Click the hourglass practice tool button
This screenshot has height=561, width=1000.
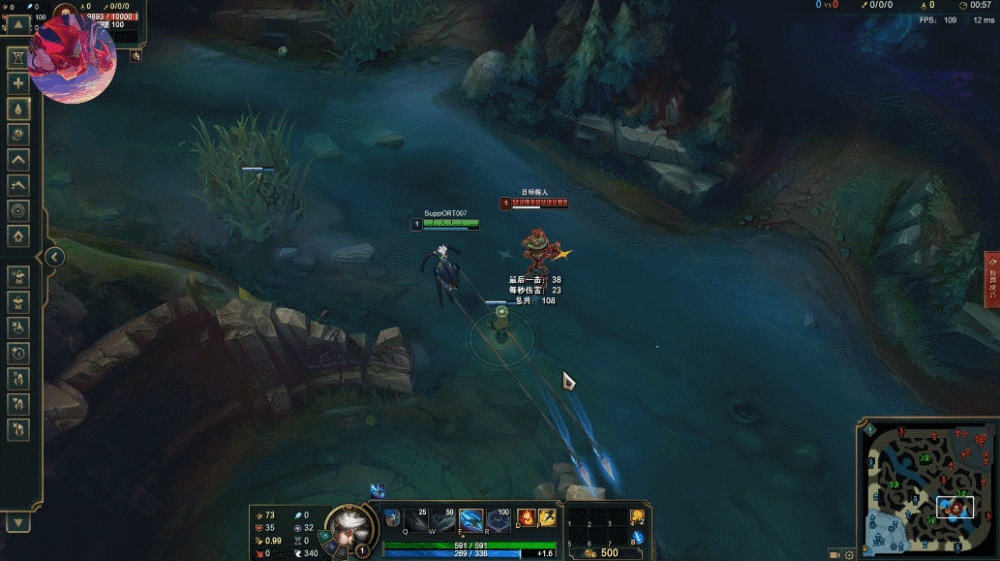18,58
